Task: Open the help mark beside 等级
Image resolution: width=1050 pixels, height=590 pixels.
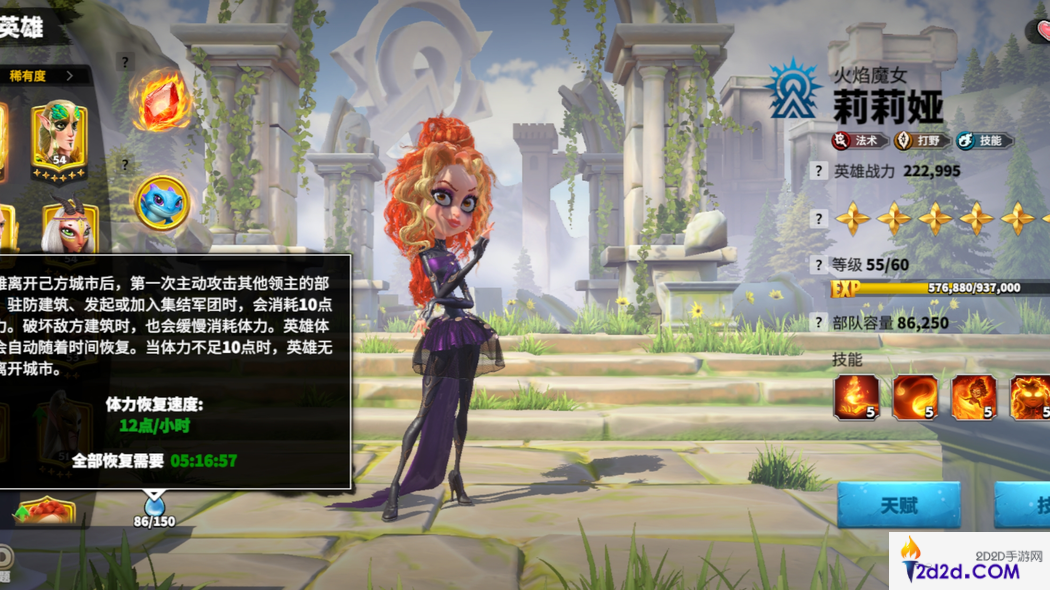Action: [819, 265]
